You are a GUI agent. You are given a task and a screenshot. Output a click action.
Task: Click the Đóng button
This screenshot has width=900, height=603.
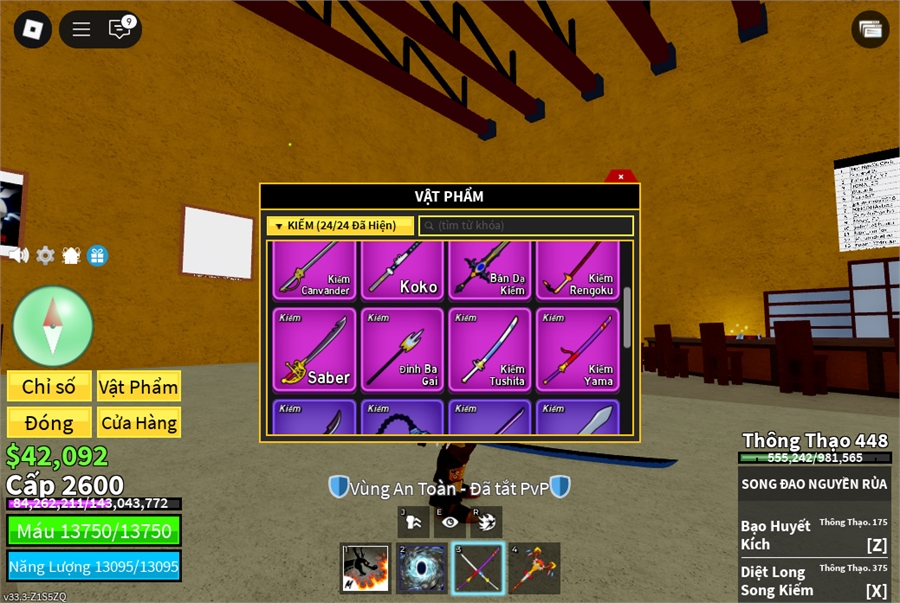tap(50, 423)
